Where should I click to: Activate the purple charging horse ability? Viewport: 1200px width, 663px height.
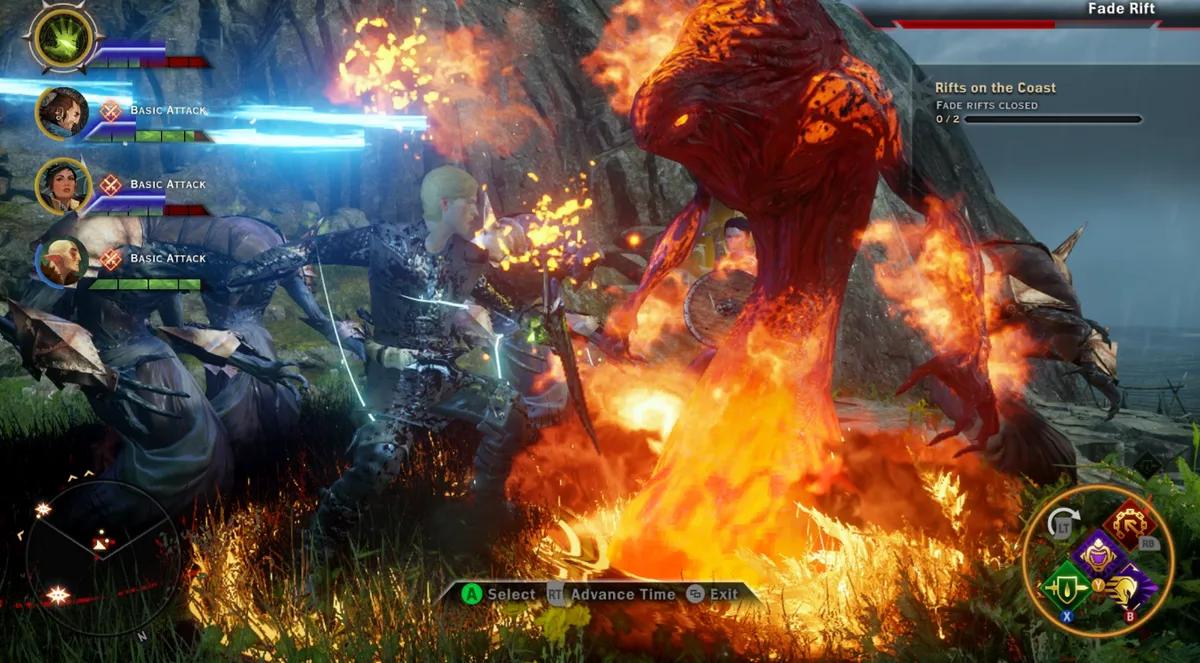tap(1130, 588)
